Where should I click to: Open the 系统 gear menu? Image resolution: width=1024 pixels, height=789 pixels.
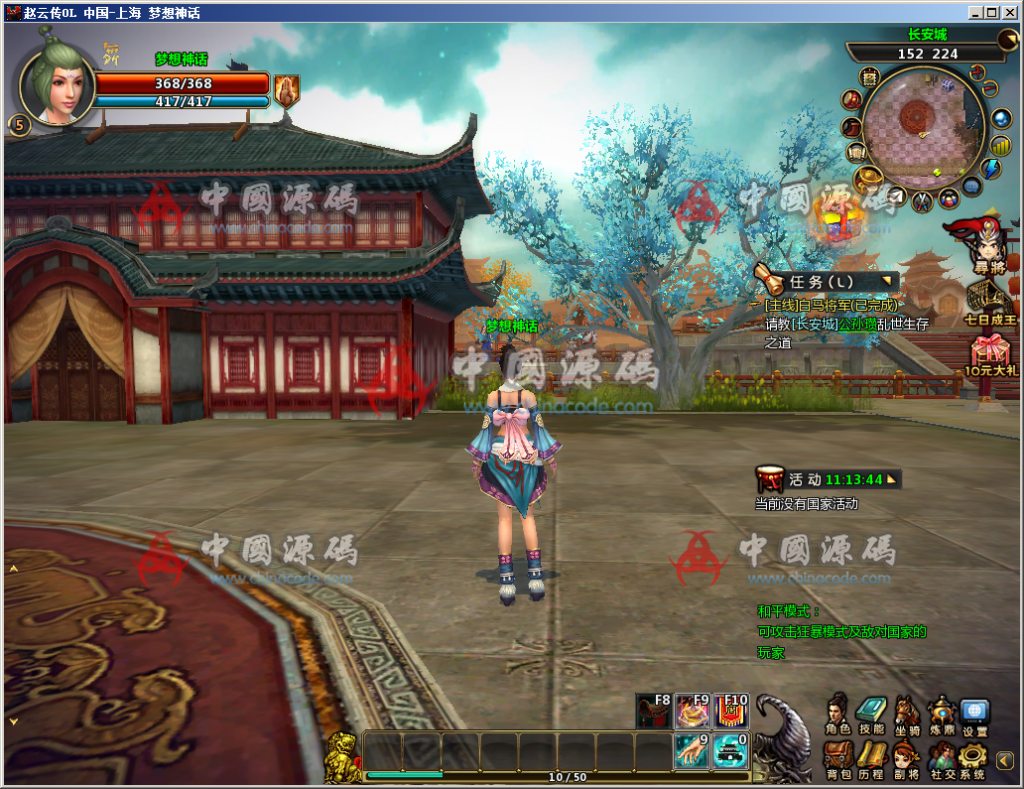point(974,757)
